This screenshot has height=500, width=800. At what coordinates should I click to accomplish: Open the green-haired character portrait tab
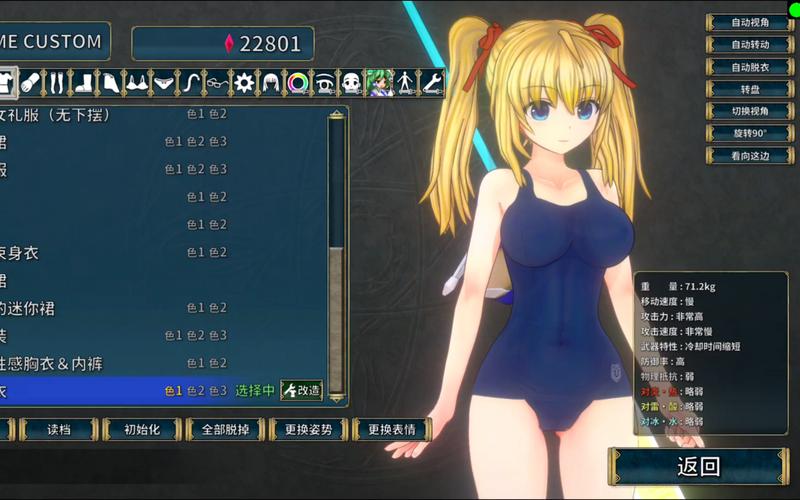pos(378,82)
